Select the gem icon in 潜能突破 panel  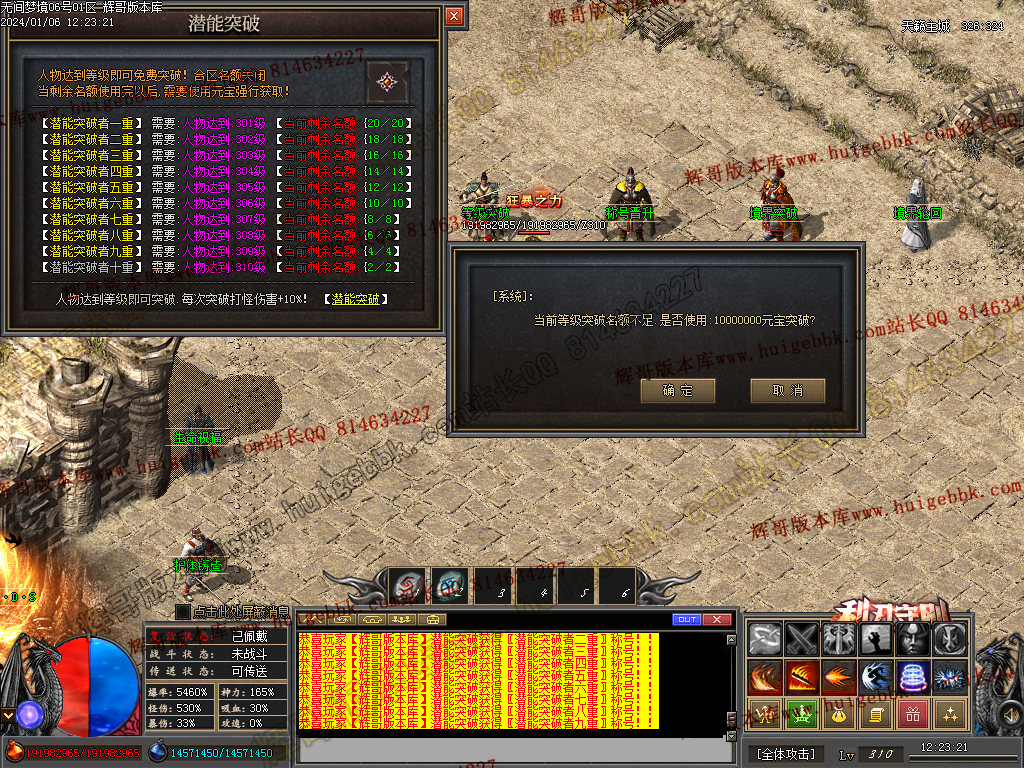click(387, 82)
